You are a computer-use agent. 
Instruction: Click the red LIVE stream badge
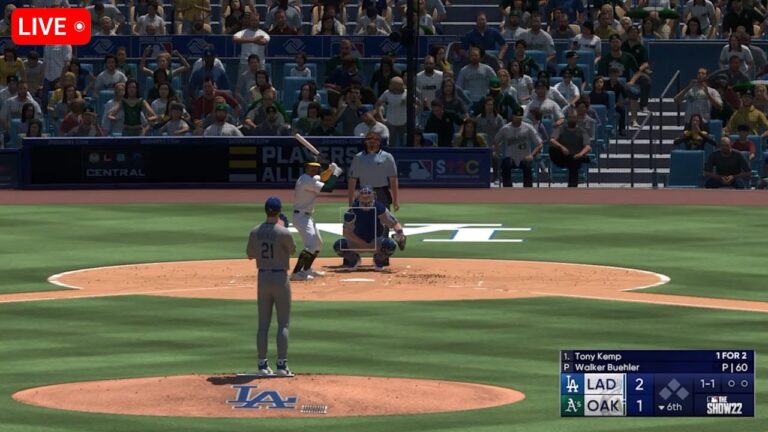(50, 26)
